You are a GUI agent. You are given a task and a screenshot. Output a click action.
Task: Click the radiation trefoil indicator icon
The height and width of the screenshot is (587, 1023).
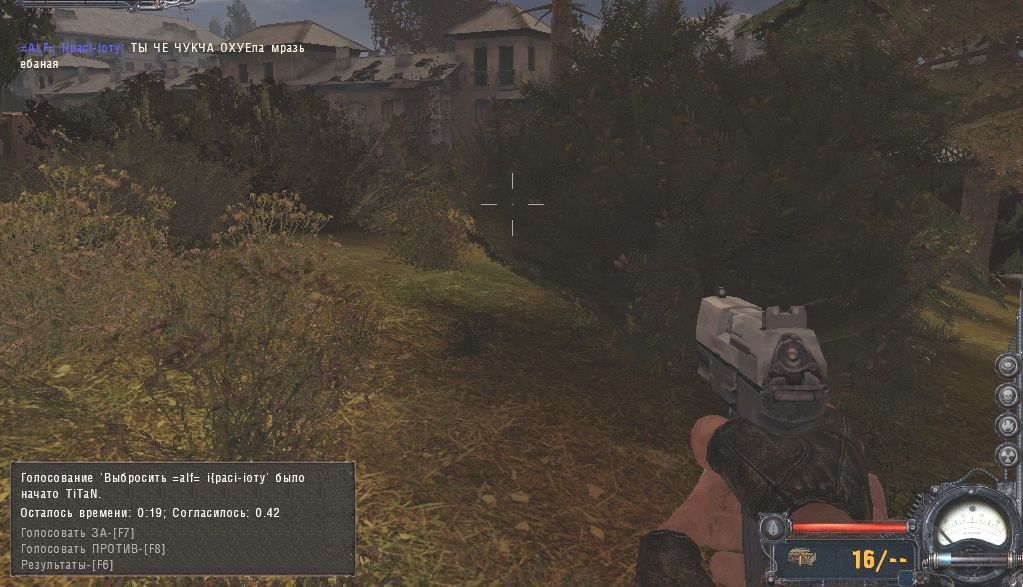(1007, 455)
